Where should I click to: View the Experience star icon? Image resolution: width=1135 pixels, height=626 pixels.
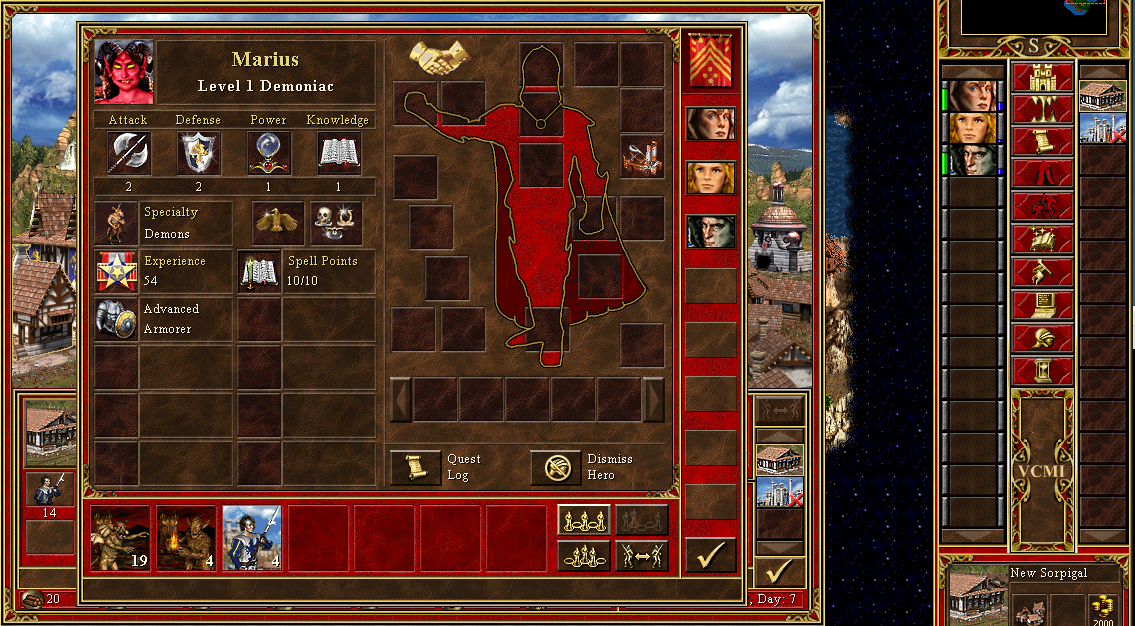117,271
